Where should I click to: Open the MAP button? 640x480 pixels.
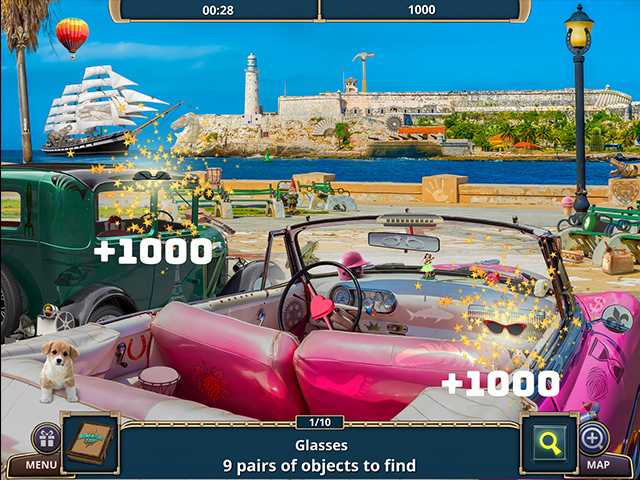click(x=598, y=465)
